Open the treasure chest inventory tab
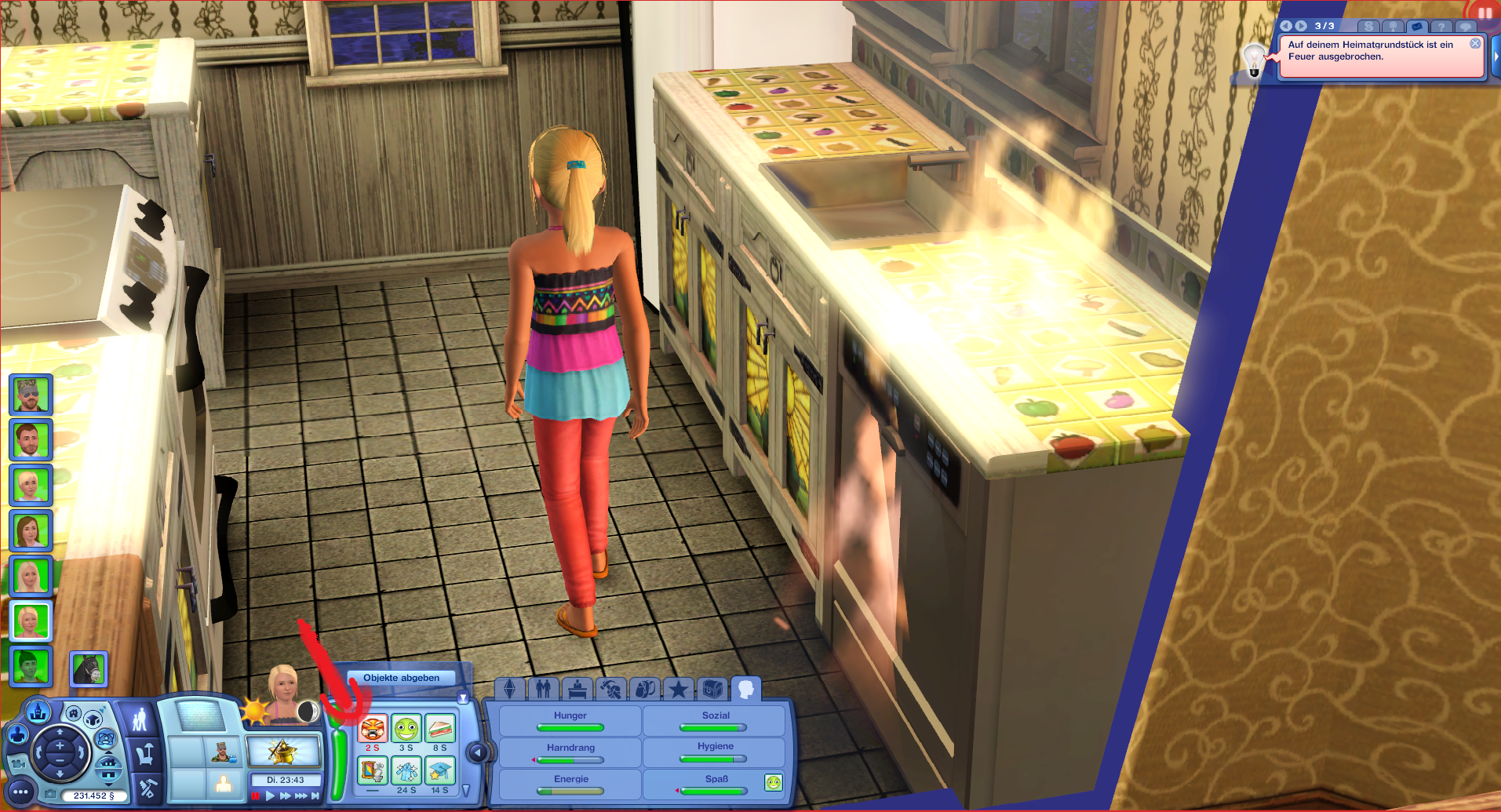Viewport: 1501px width, 812px height. 712,690
